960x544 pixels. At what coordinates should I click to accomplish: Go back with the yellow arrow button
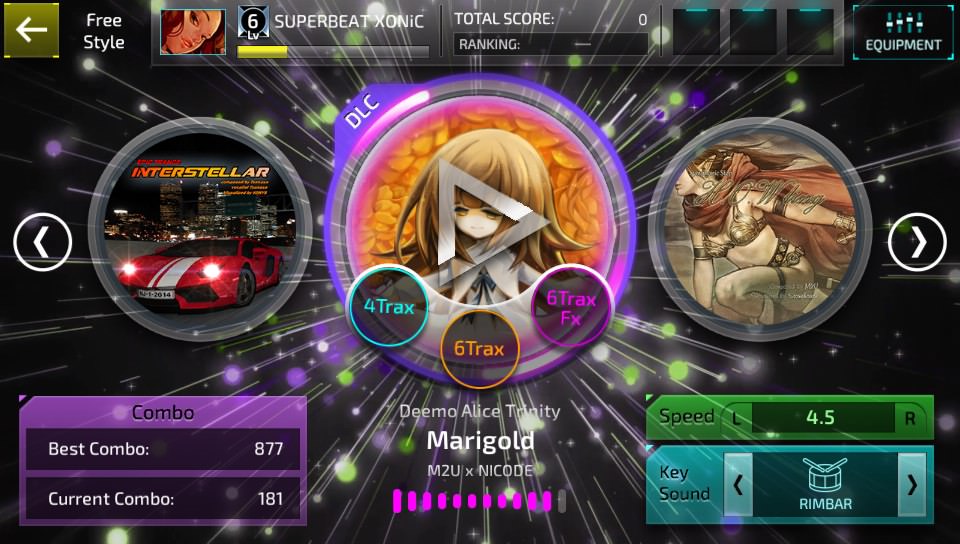click(x=31, y=30)
